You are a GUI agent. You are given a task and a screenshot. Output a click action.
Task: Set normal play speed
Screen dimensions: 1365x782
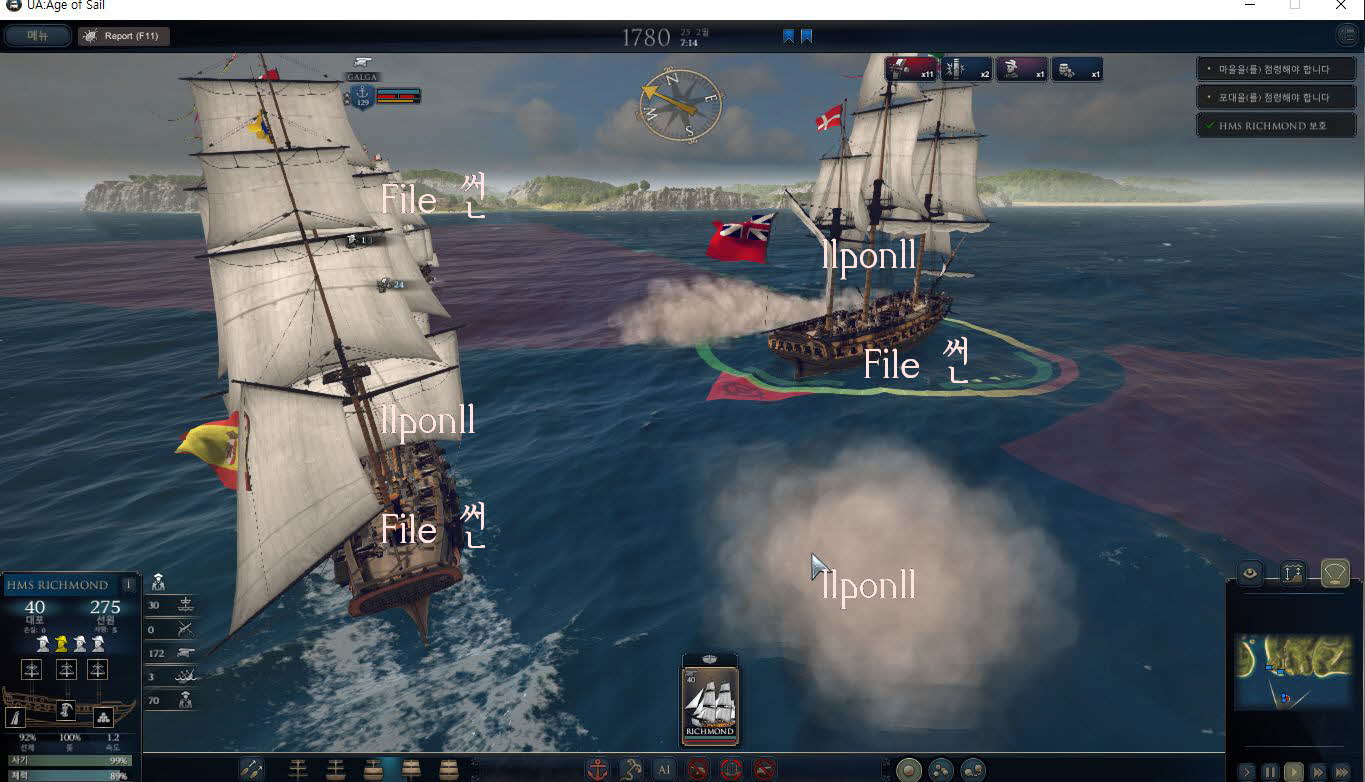[x=1294, y=772]
